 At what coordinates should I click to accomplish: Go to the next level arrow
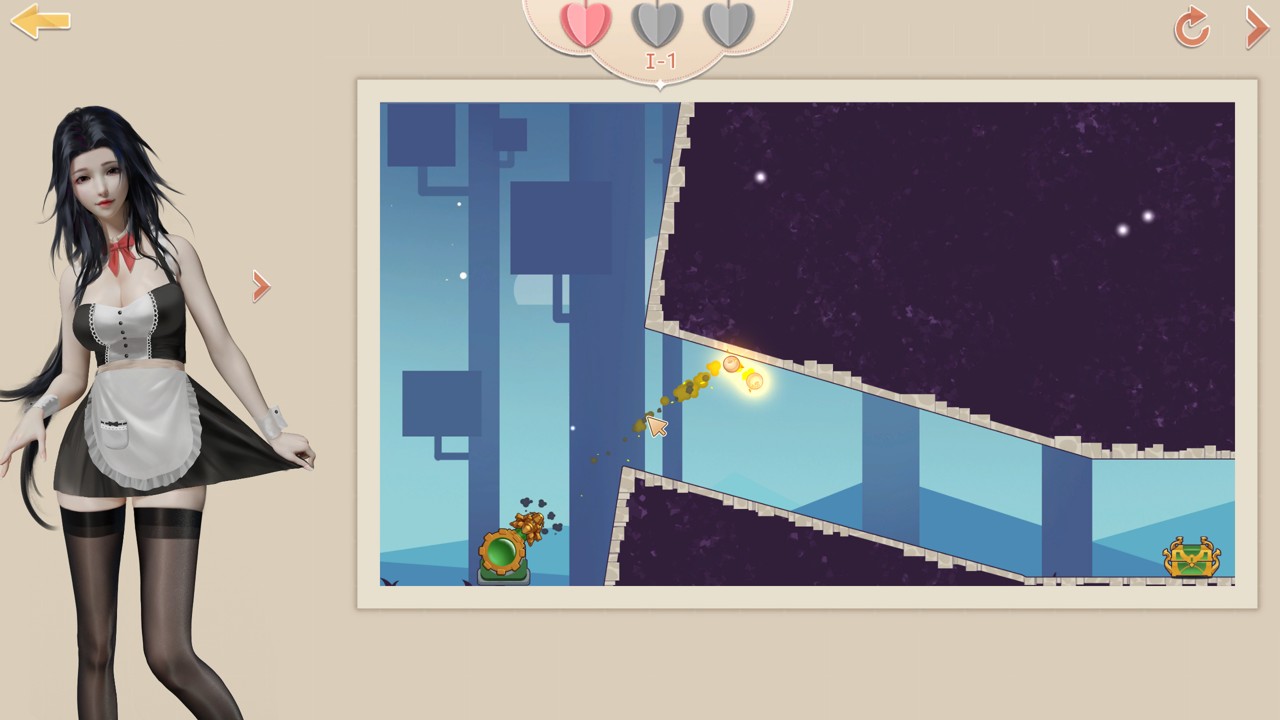1256,27
